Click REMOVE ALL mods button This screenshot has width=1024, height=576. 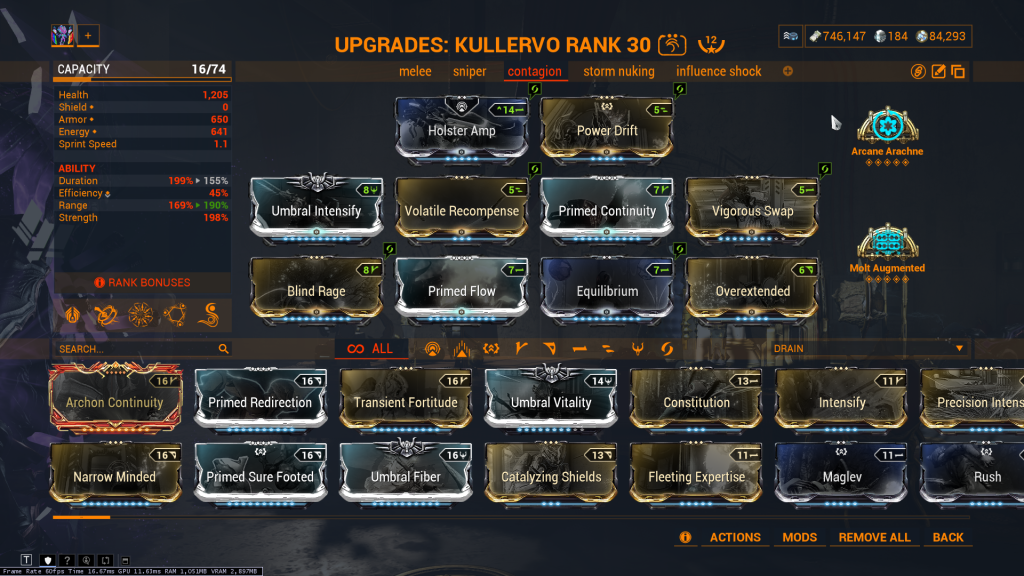pyautogui.click(x=874, y=537)
